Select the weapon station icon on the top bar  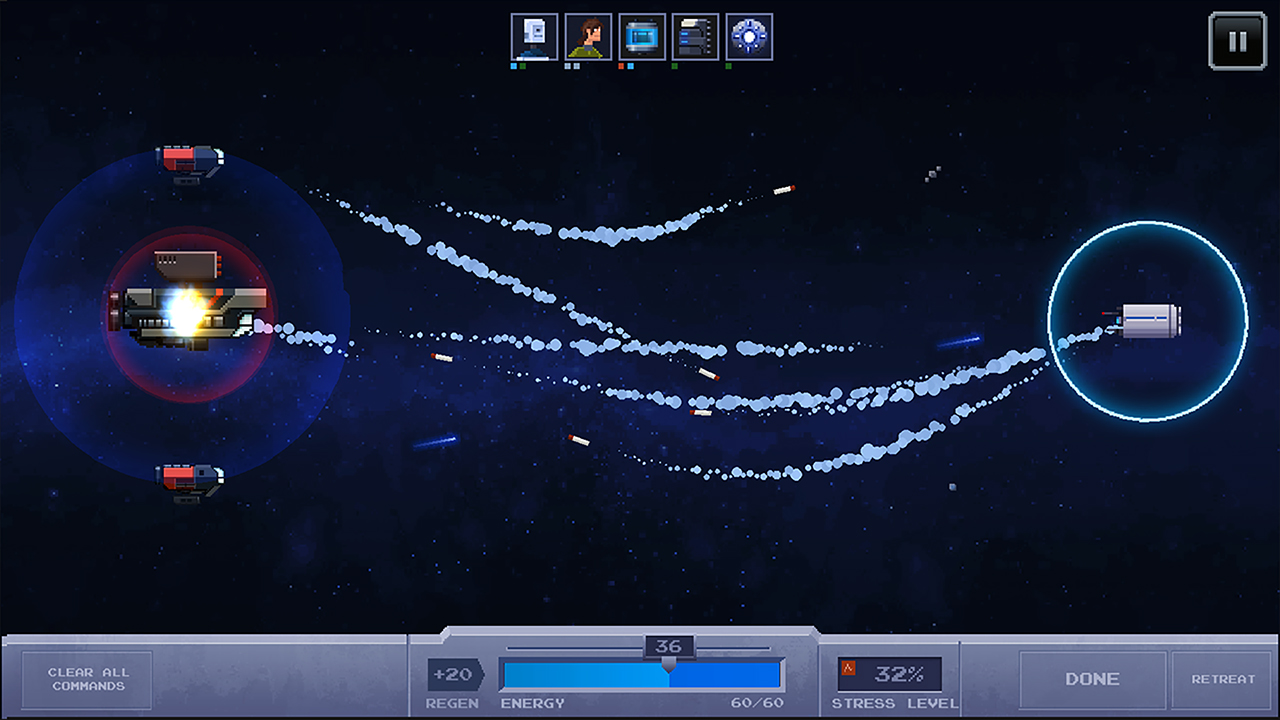(x=535, y=36)
